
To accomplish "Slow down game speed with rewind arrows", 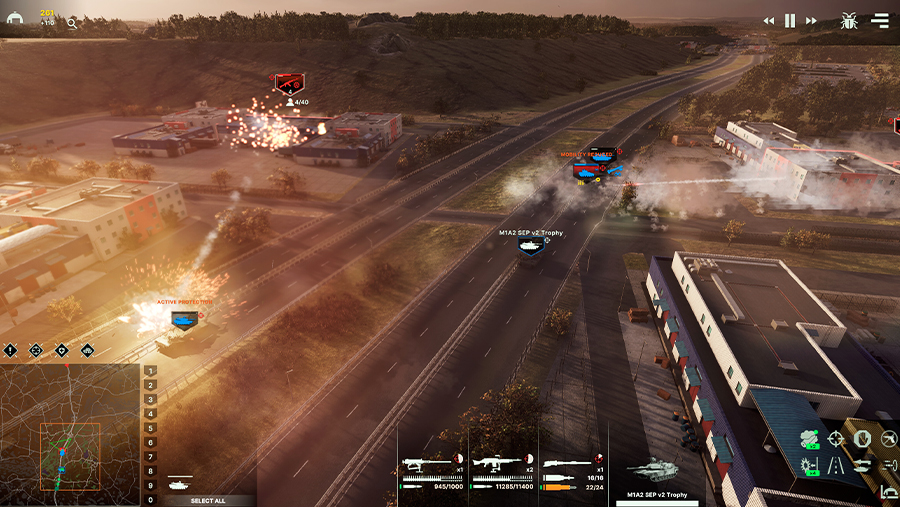I will [769, 20].
